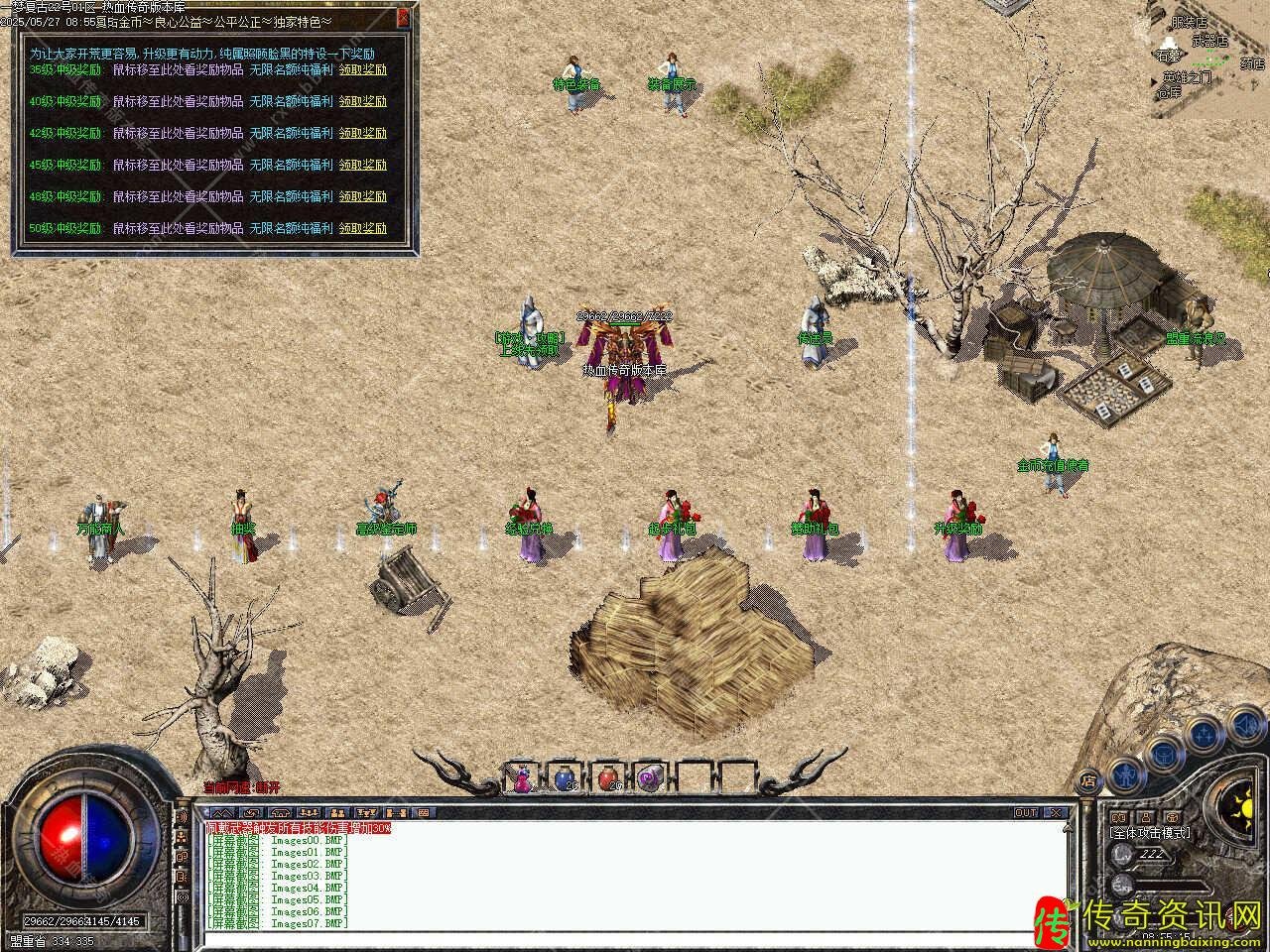The image size is (1270, 952).
Task: Click the chat window OUT button
Action: coord(1026,813)
